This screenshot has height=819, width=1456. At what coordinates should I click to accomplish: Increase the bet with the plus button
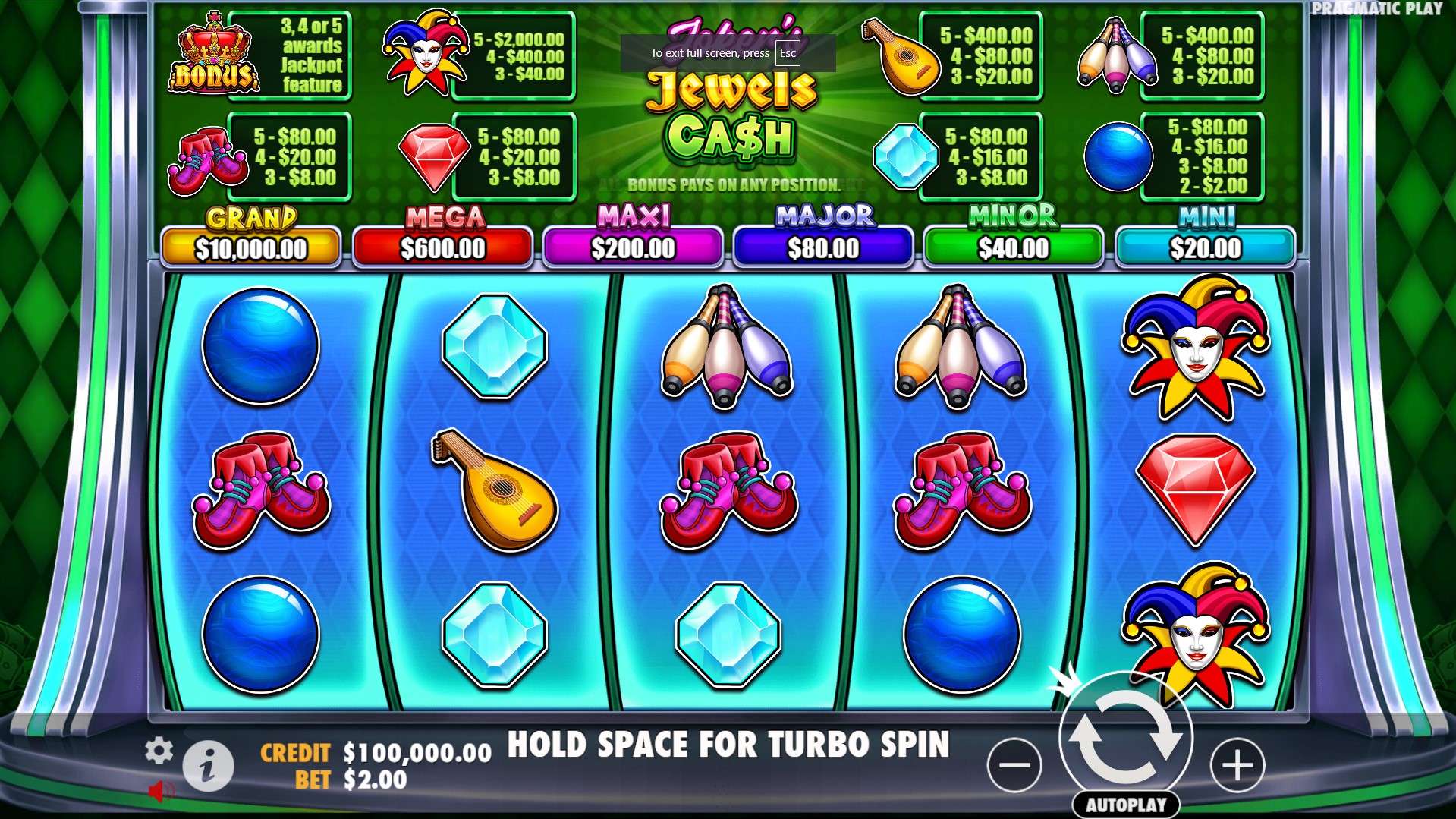1237,765
